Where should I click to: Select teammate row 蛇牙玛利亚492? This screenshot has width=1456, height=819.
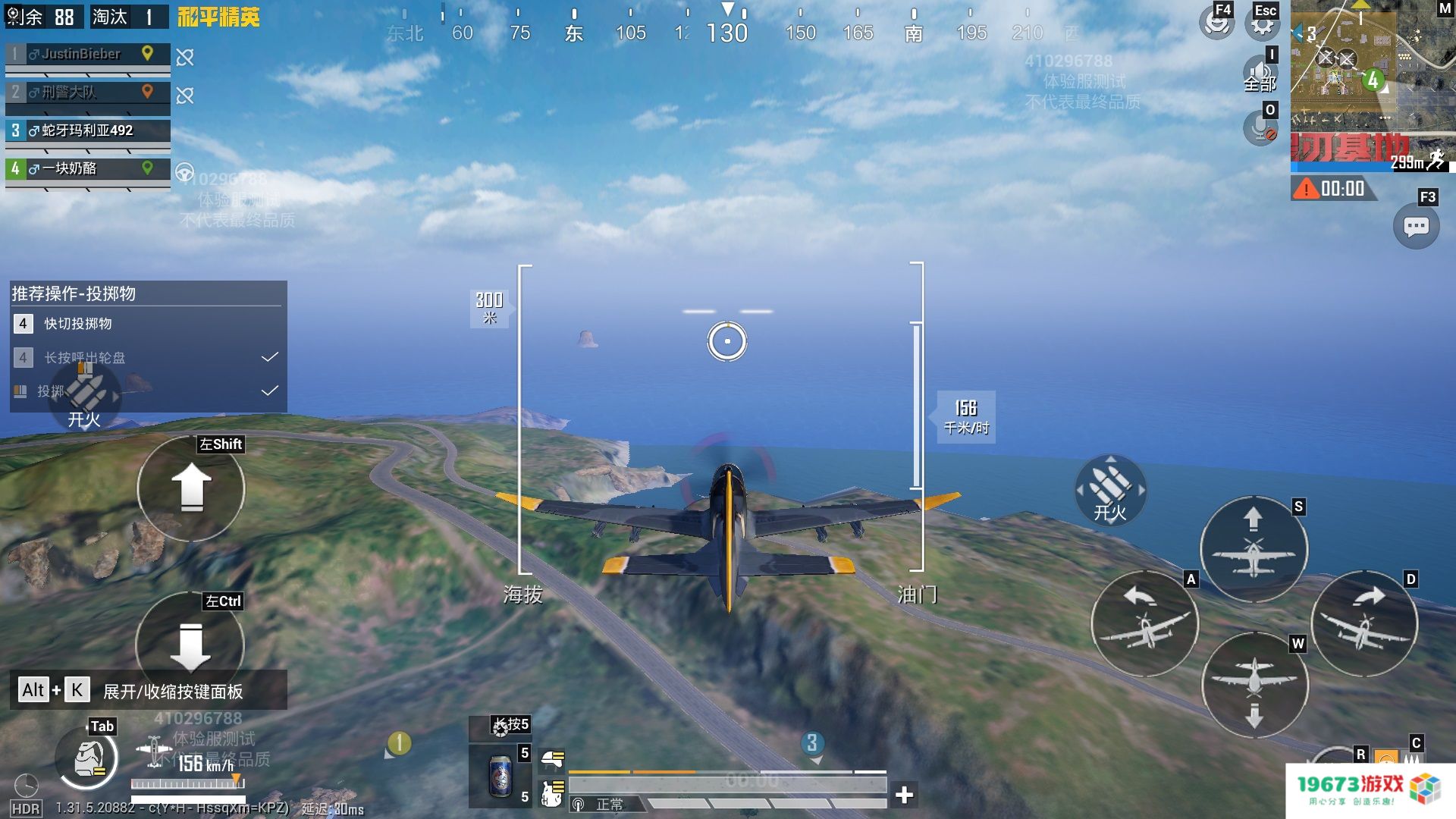(x=88, y=130)
